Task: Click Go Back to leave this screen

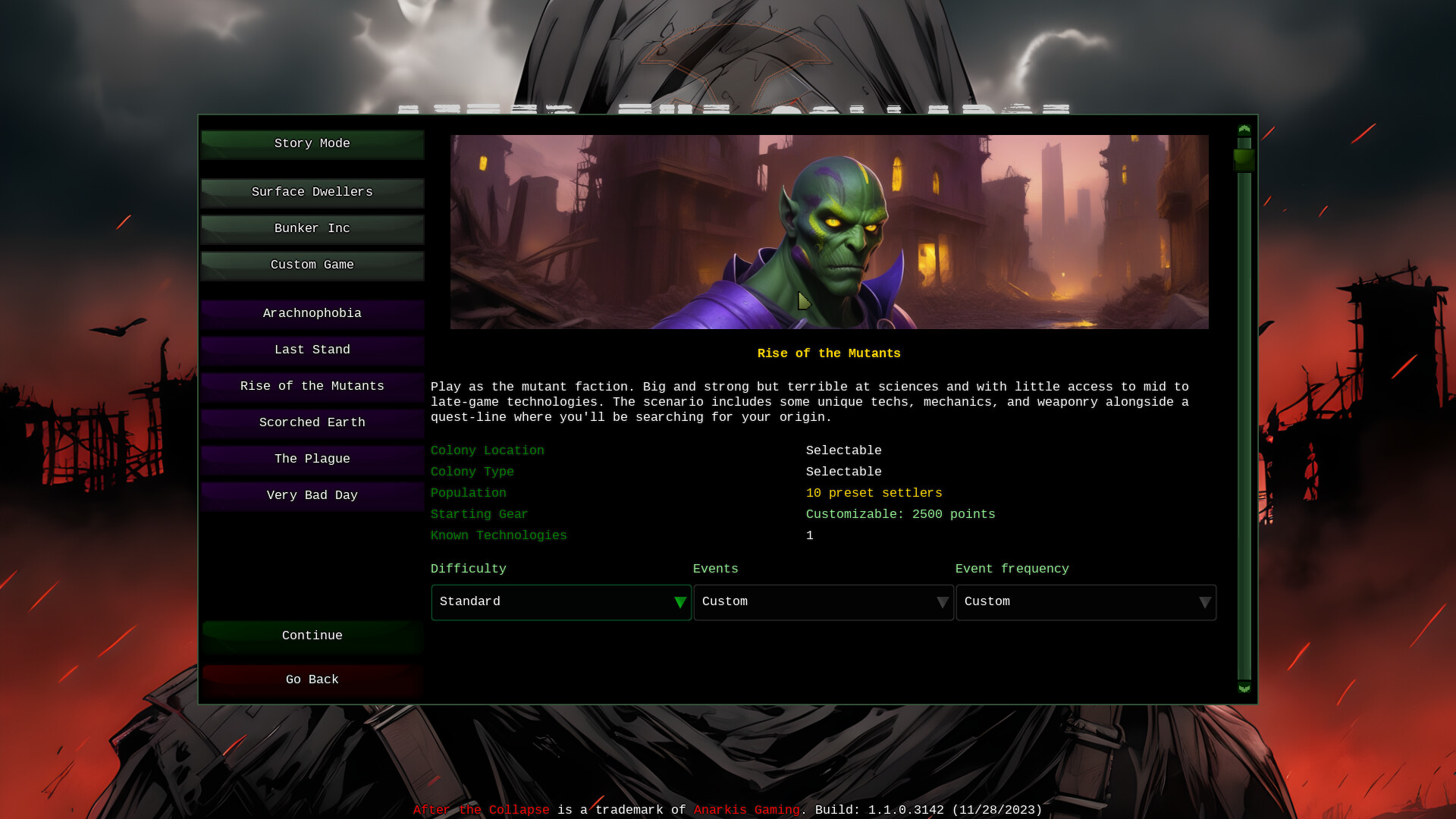Action: point(312,679)
